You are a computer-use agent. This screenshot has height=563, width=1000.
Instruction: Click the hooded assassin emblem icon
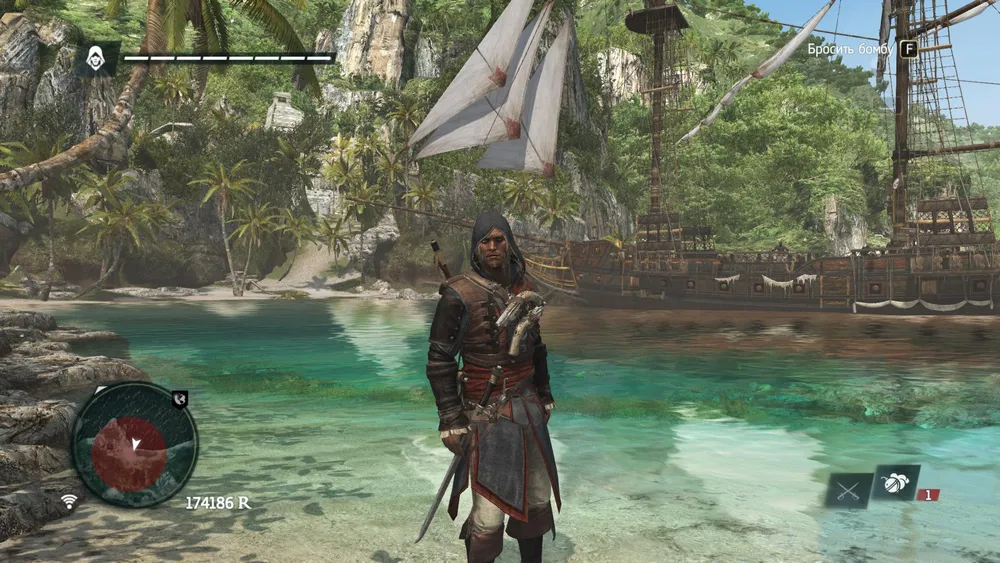pyautogui.click(x=97, y=59)
